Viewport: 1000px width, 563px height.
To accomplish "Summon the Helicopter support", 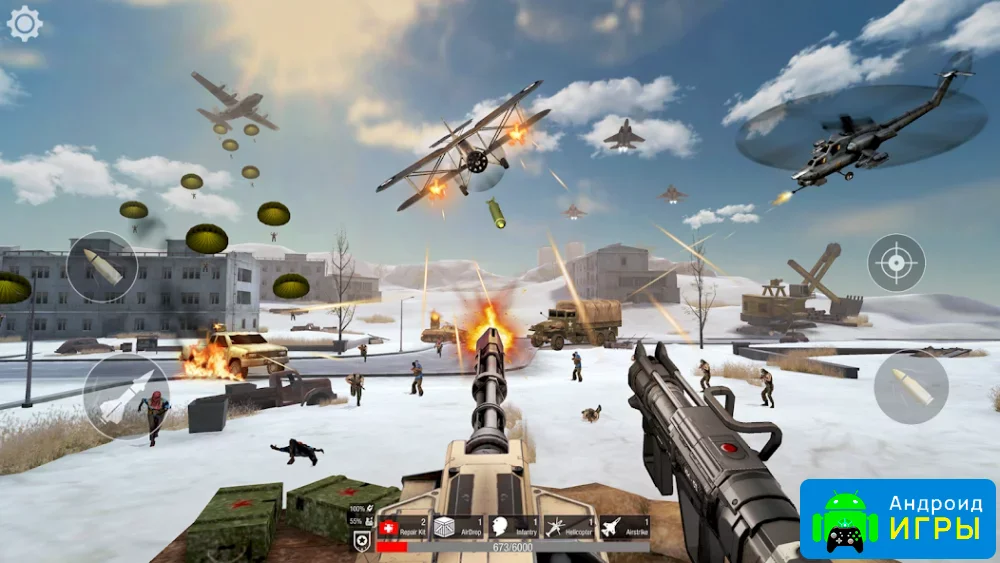I will (569, 527).
